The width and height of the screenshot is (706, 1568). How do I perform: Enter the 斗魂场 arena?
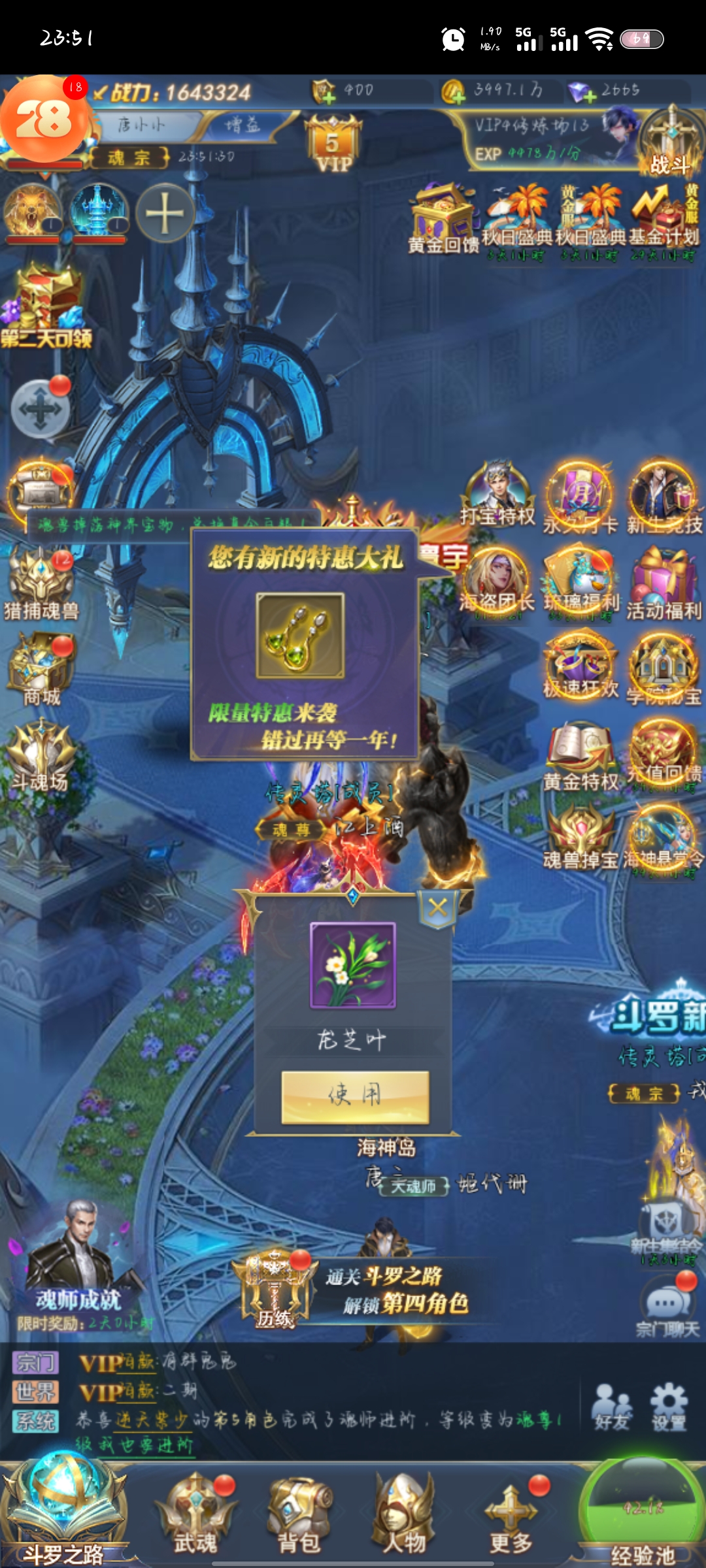coord(41,755)
